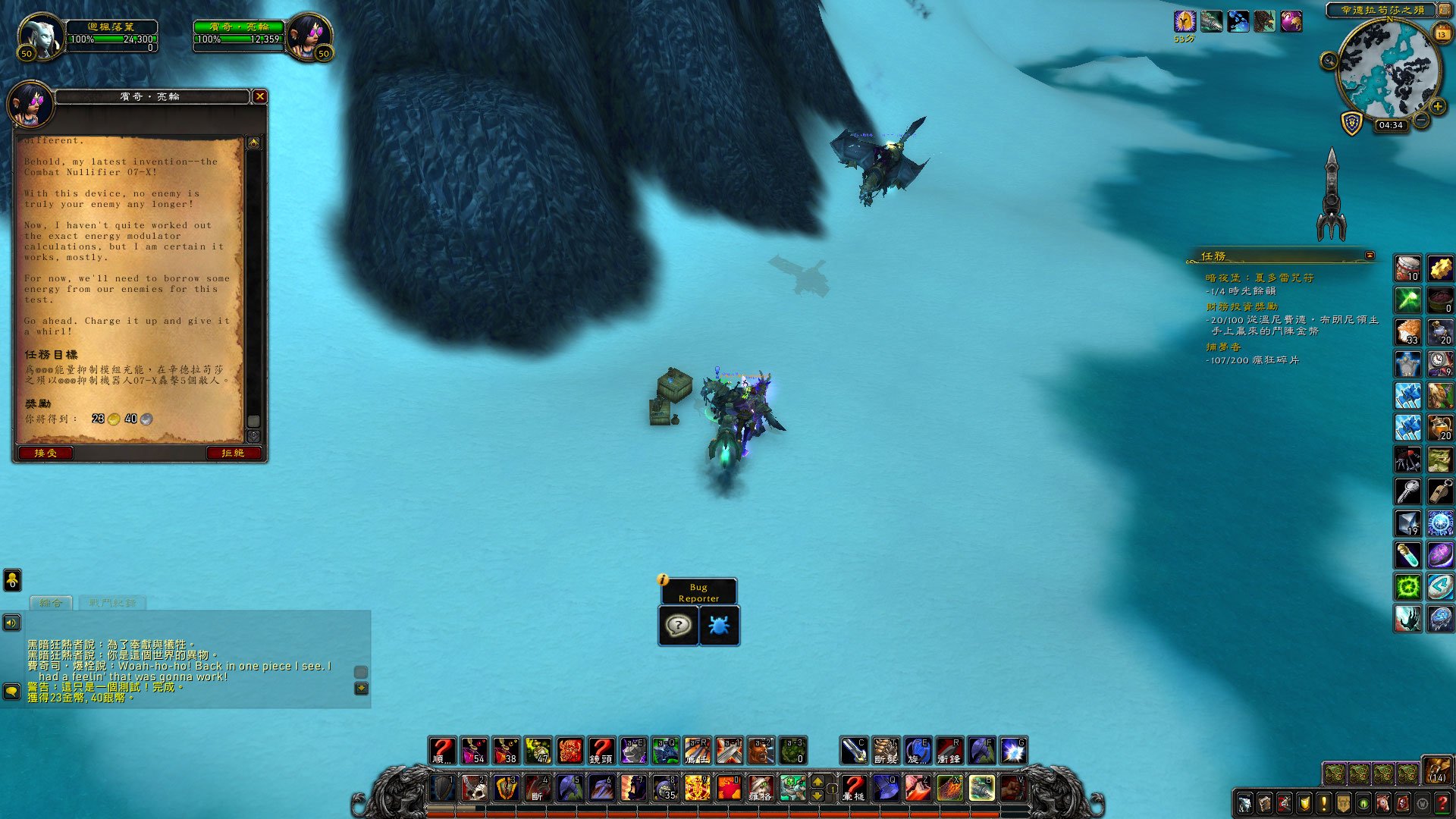Zoom out the minimap with the minus button
Viewport: 1456px width, 819px height.
1421,120
